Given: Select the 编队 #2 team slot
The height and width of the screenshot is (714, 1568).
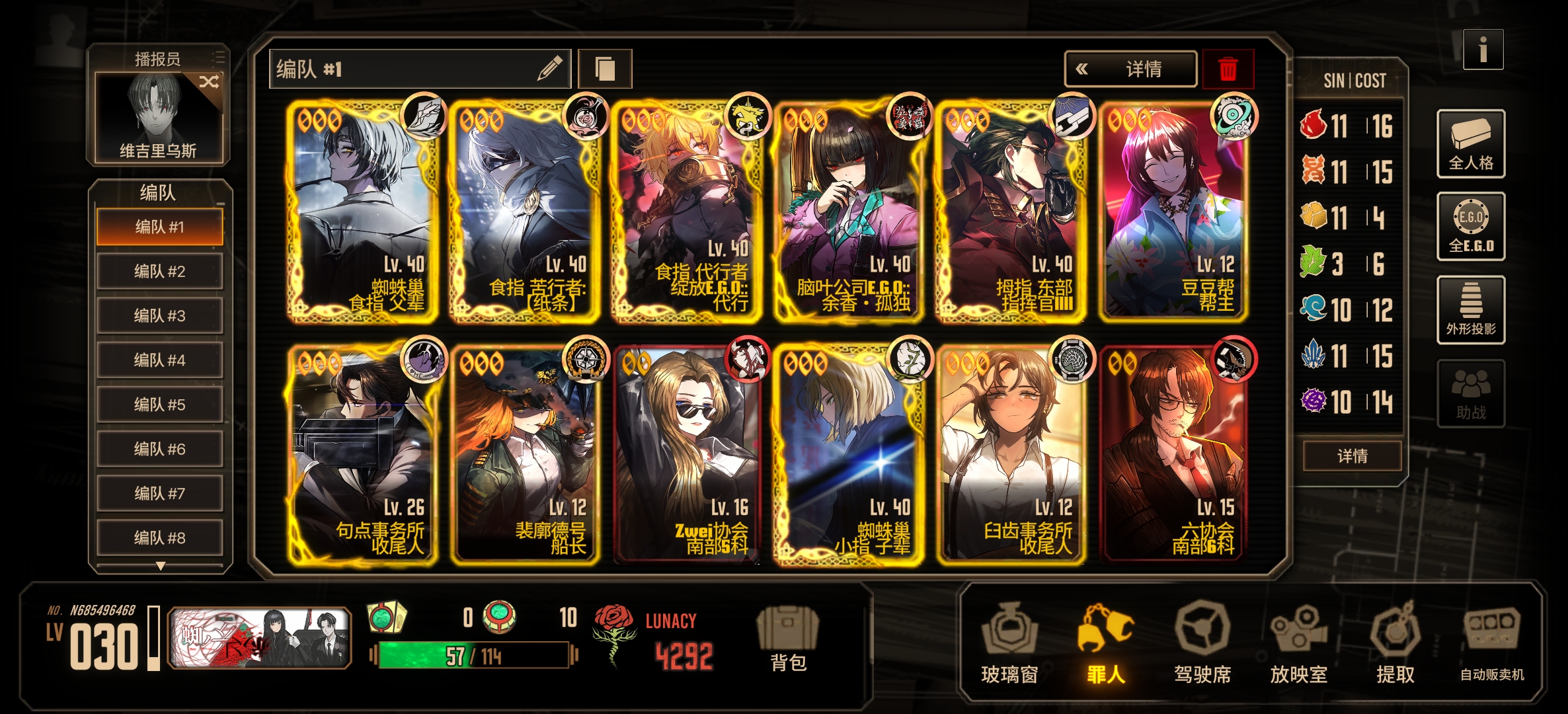Looking at the screenshot, I should (x=159, y=271).
